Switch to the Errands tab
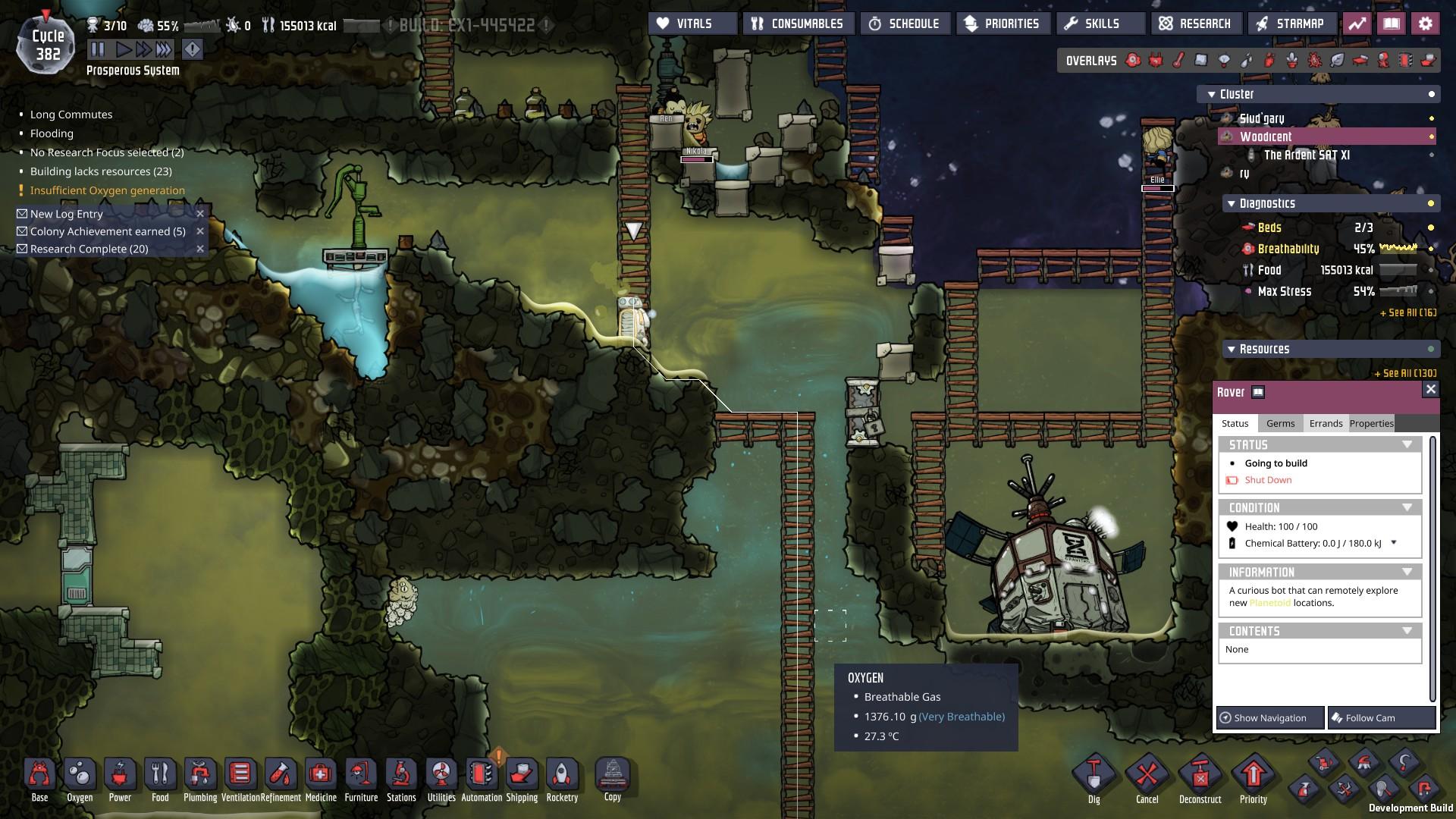This screenshot has height=819, width=1456. [1326, 423]
